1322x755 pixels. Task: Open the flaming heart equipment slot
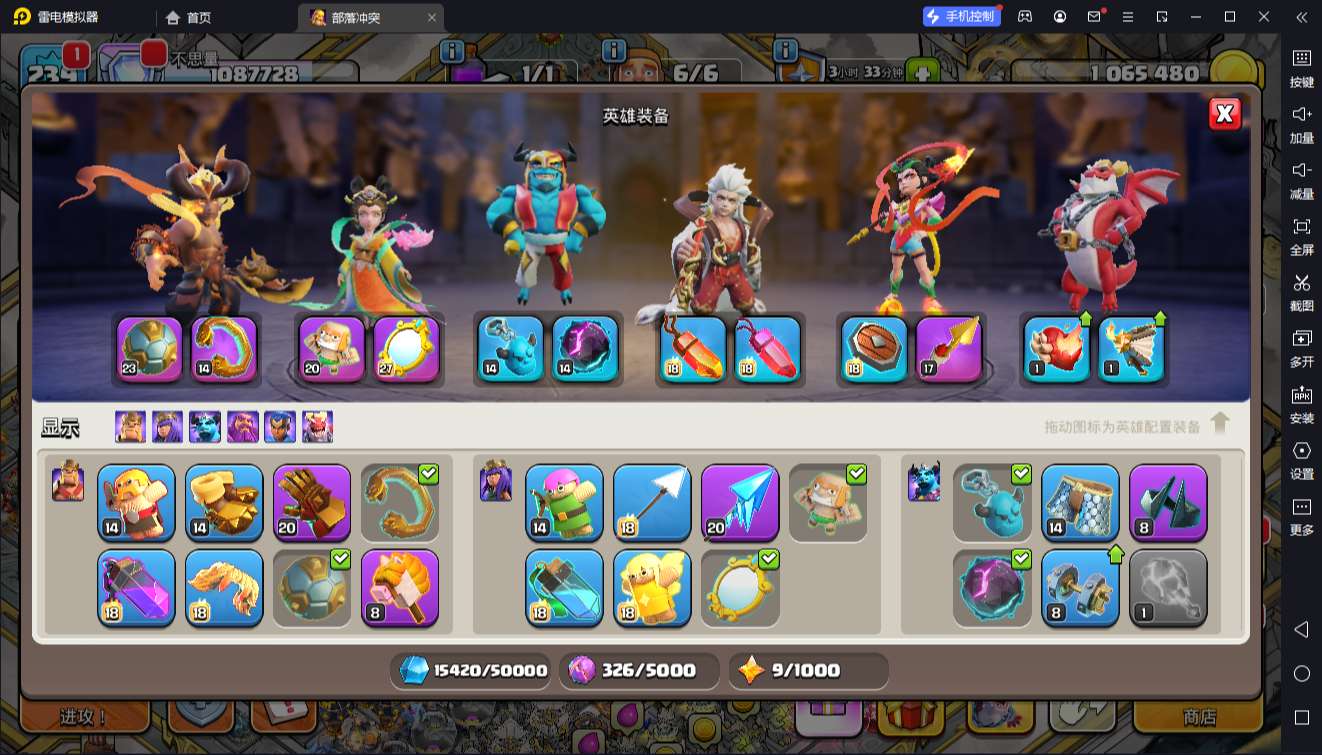tap(1057, 349)
